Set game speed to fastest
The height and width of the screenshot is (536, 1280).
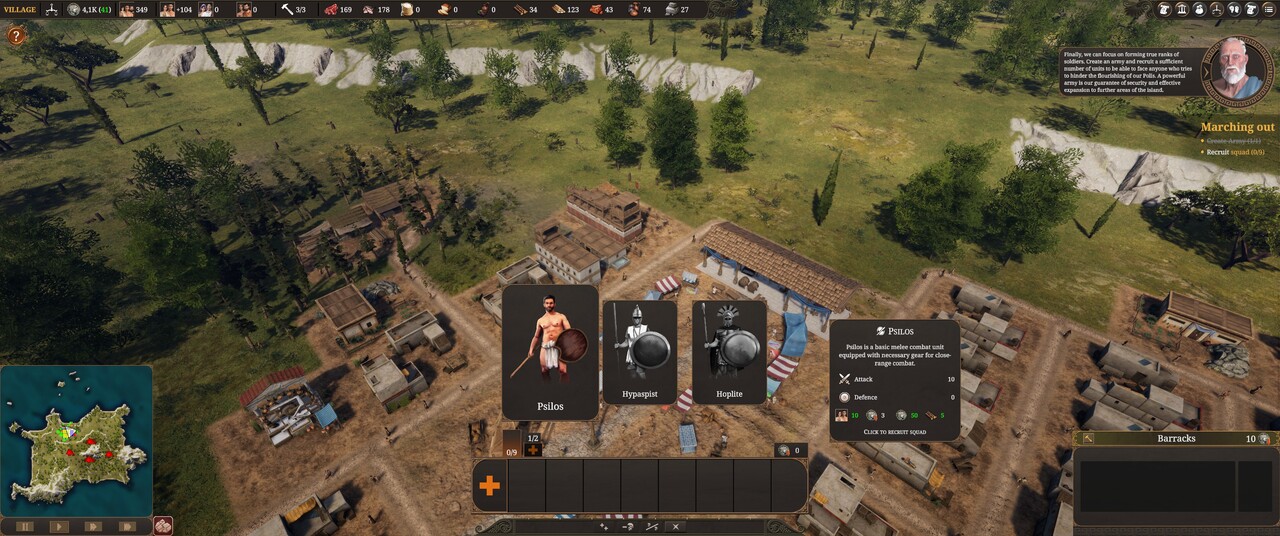pos(127,526)
